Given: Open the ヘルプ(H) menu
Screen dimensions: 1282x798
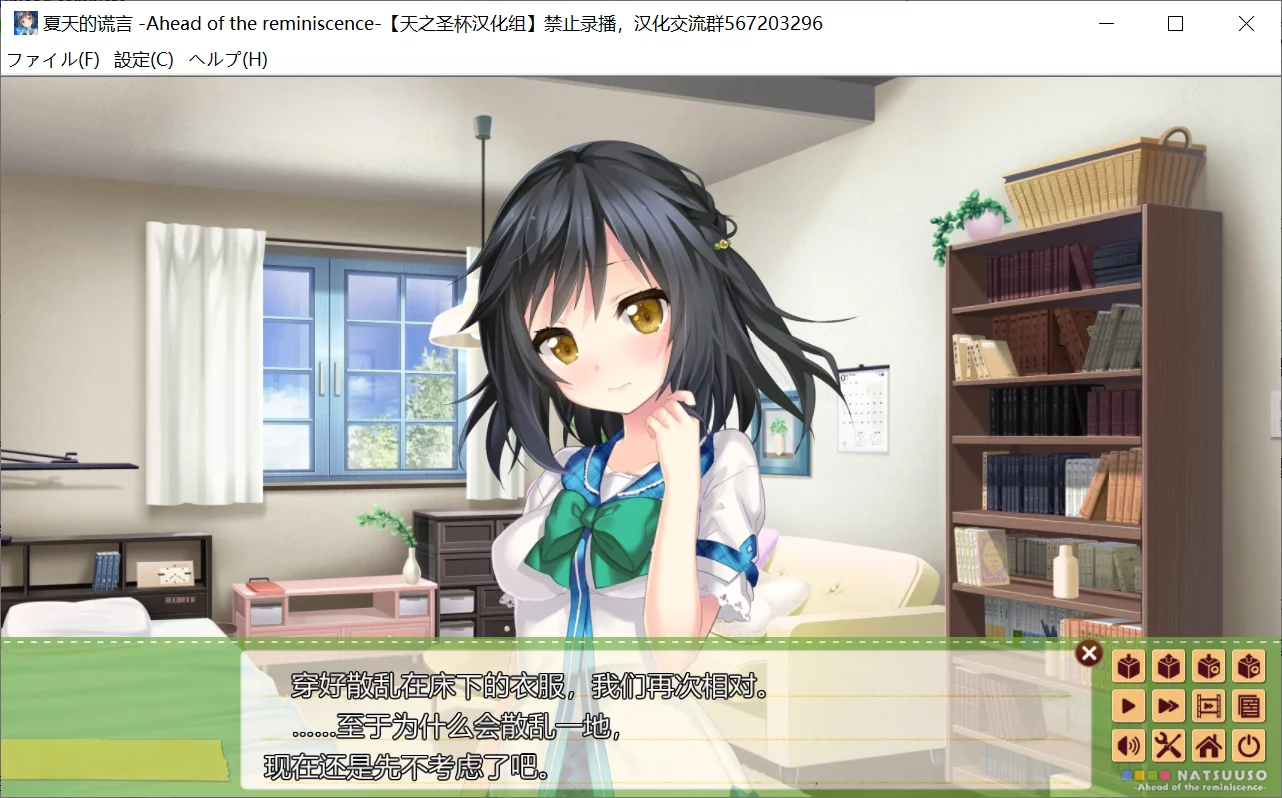Looking at the screenshot, I should [x=227, y=59].
